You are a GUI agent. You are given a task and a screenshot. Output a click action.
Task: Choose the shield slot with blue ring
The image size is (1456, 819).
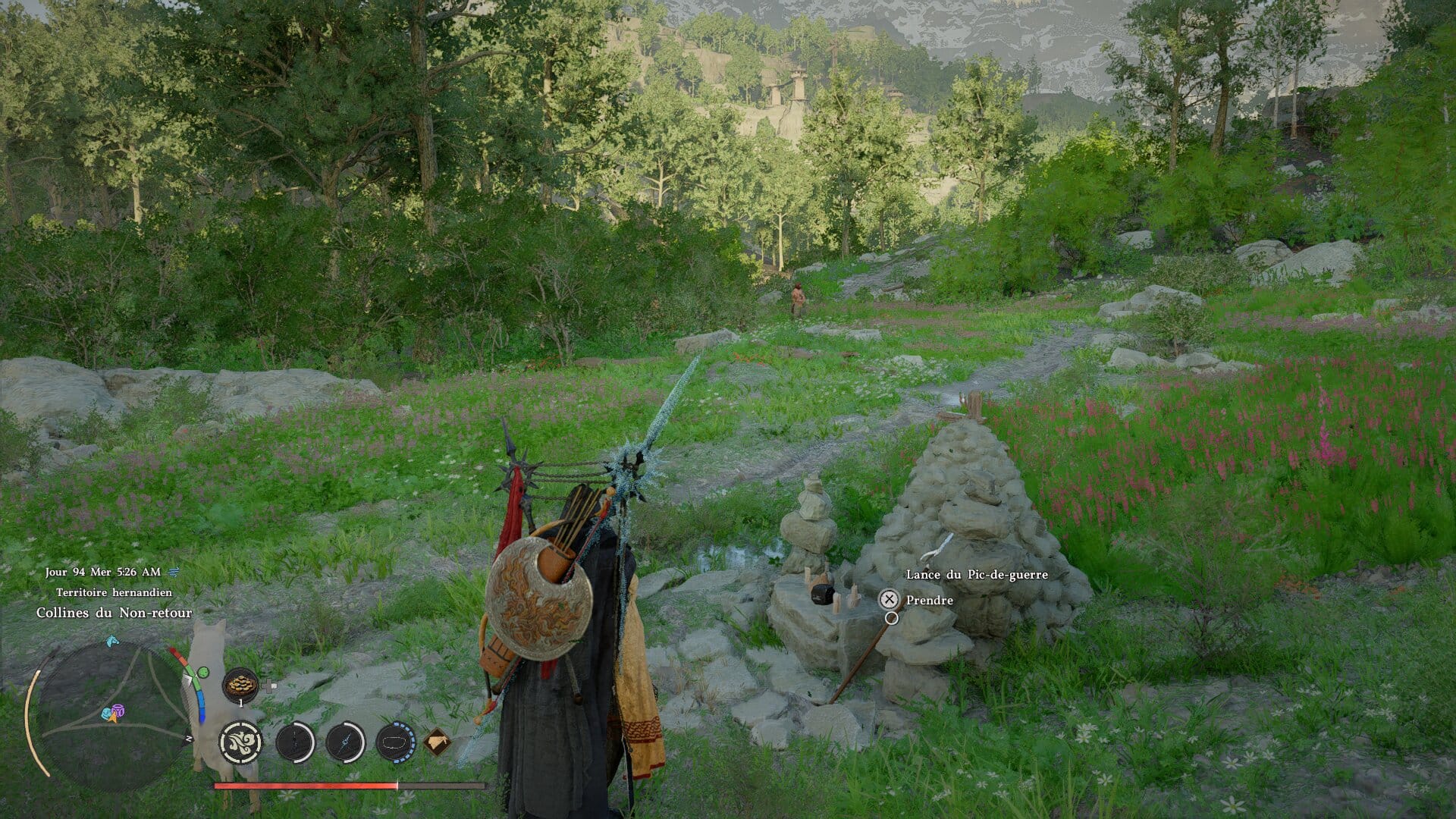click(395, 742)
